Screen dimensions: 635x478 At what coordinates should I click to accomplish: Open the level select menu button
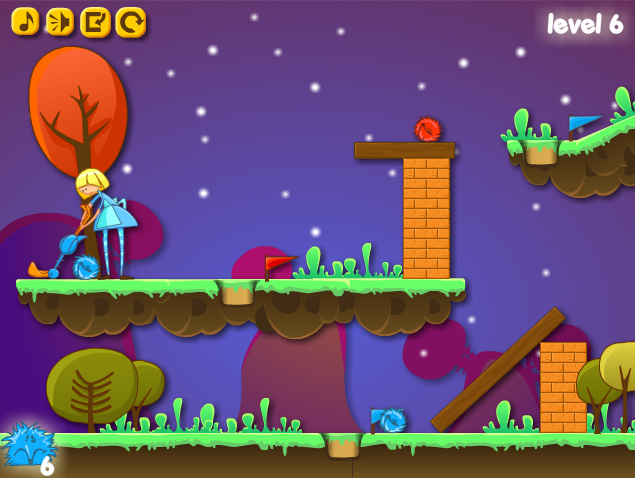click(x=95, y=22)
